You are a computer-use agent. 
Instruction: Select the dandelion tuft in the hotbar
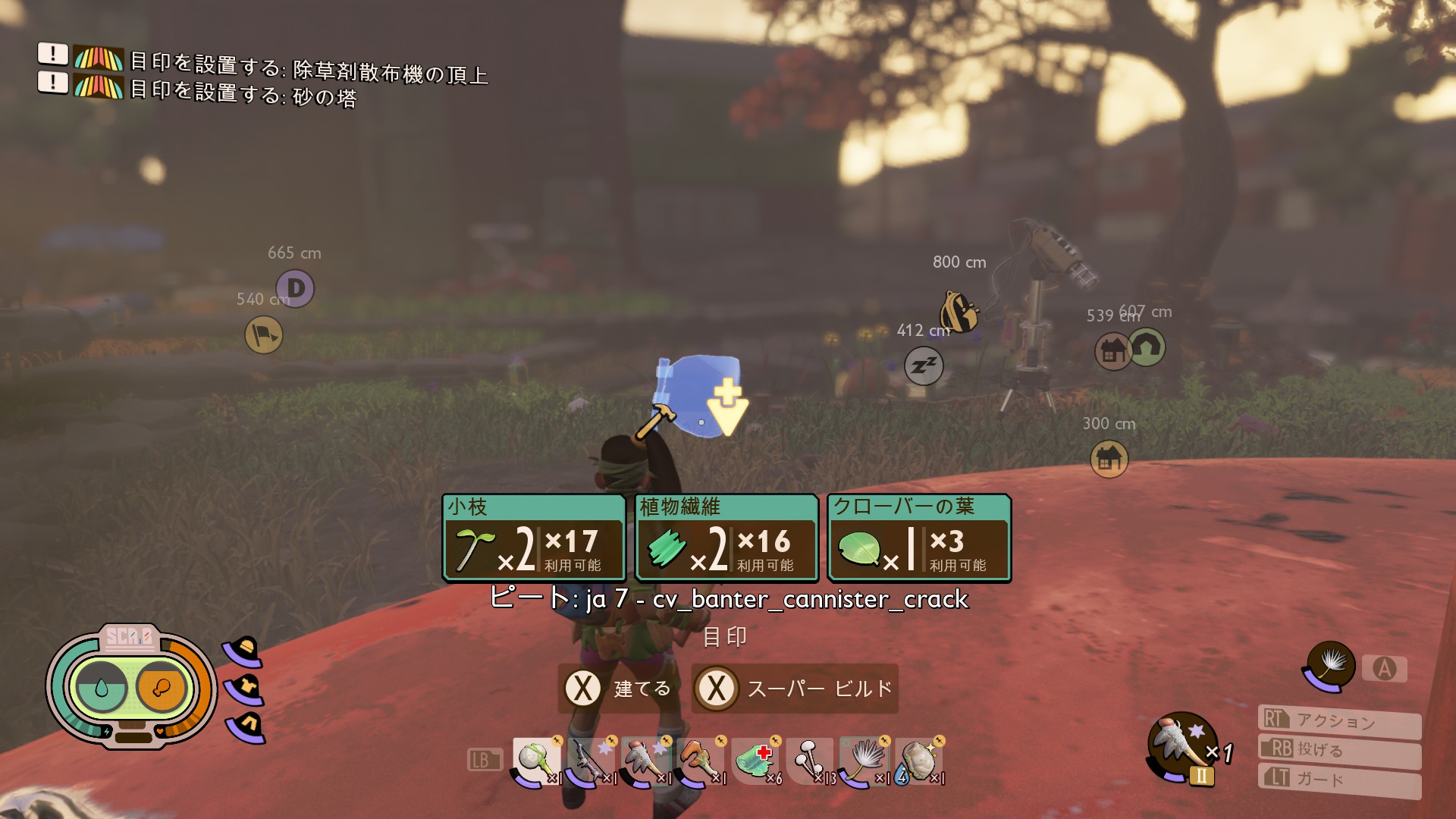(864, 761)
